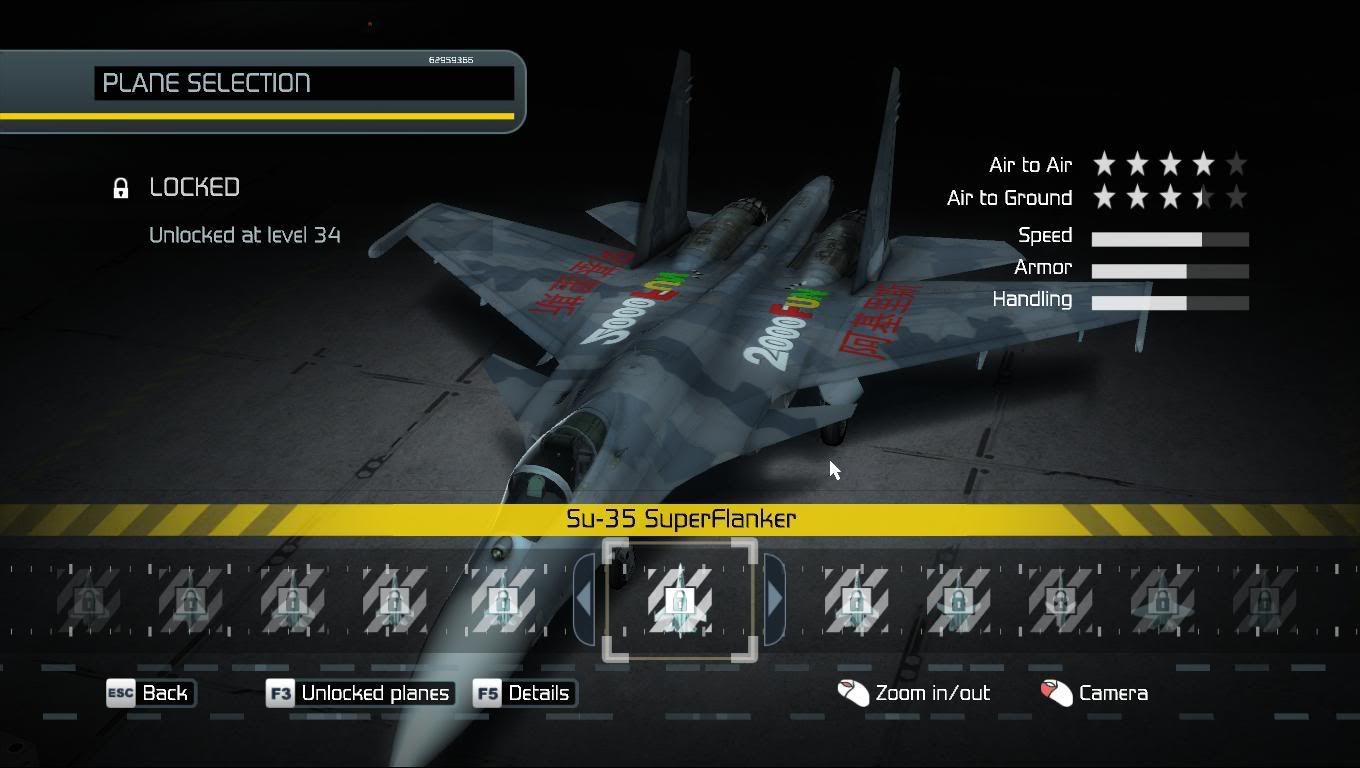The width and height of the screenshot is (1360, 768).
Task: Go back with the Back button
Action: point(151,693)
